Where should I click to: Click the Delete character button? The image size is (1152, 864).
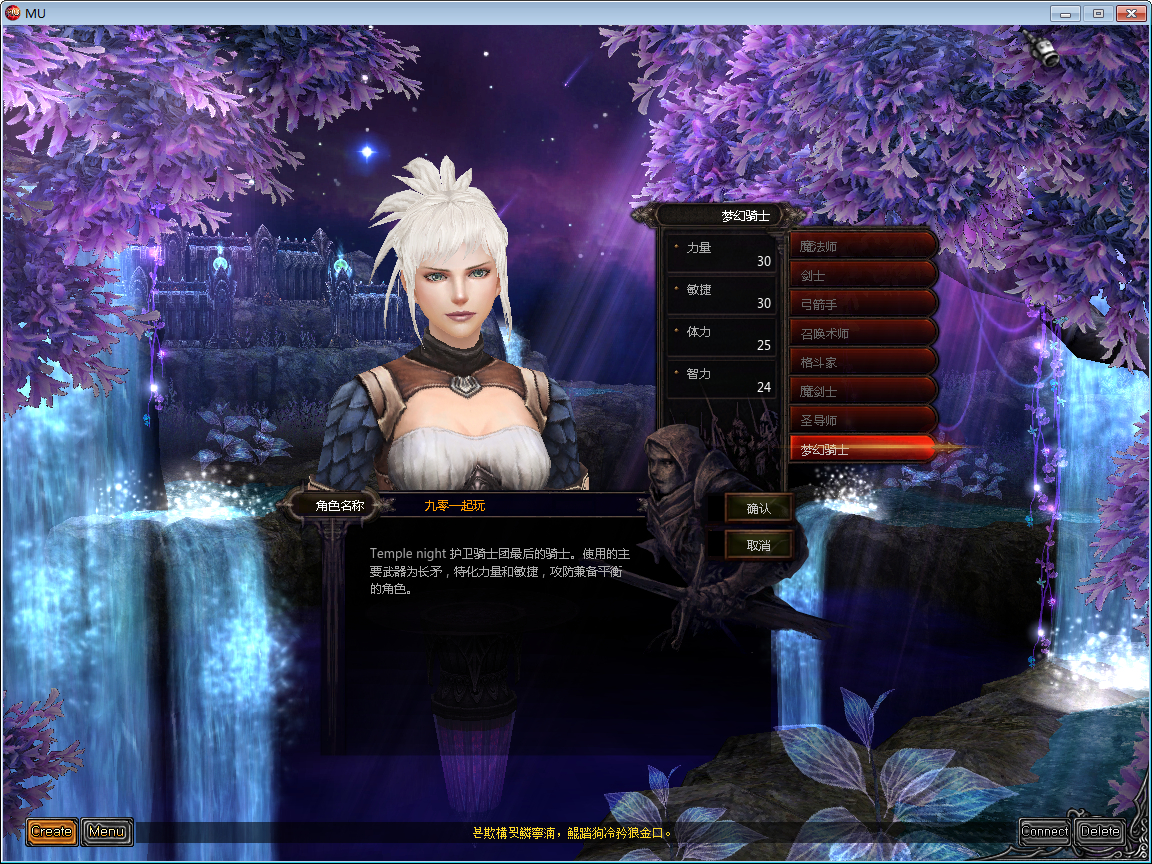click(1100, 831)
